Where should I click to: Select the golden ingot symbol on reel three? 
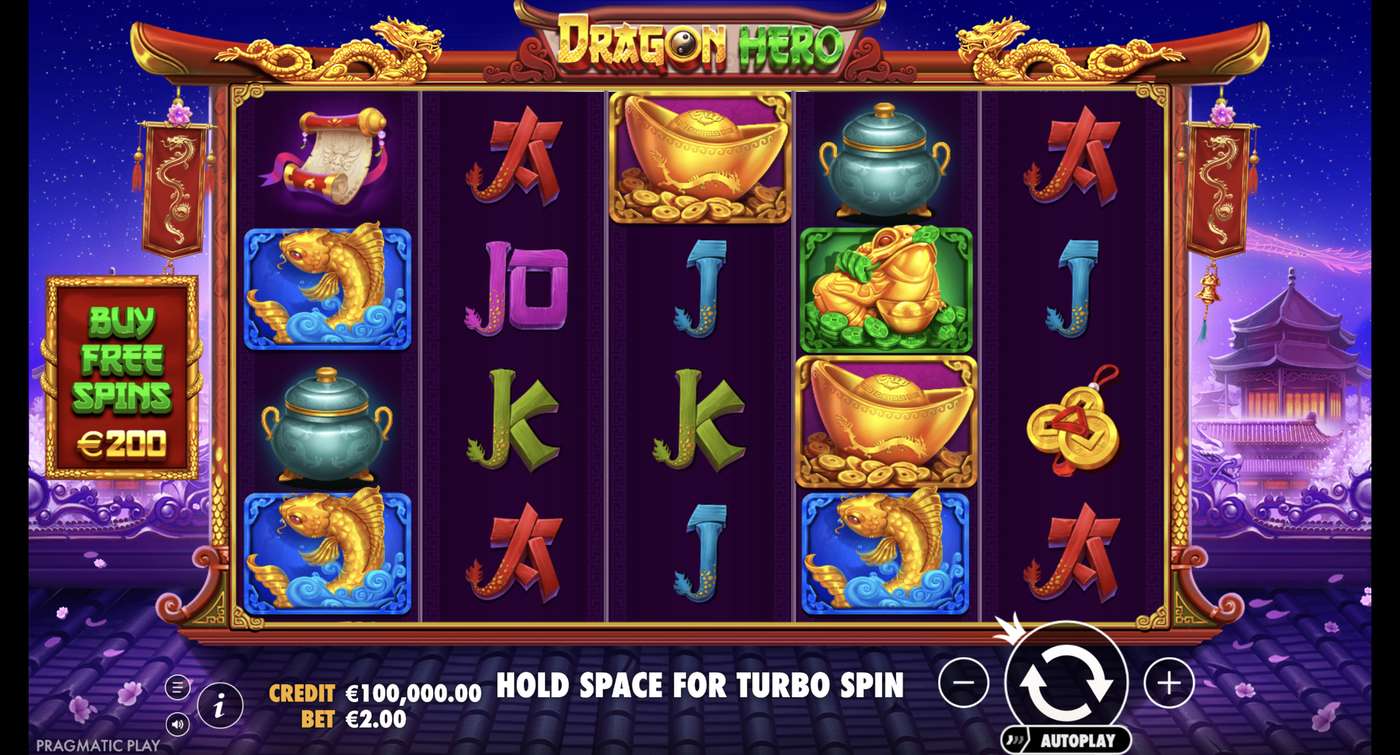698,160
